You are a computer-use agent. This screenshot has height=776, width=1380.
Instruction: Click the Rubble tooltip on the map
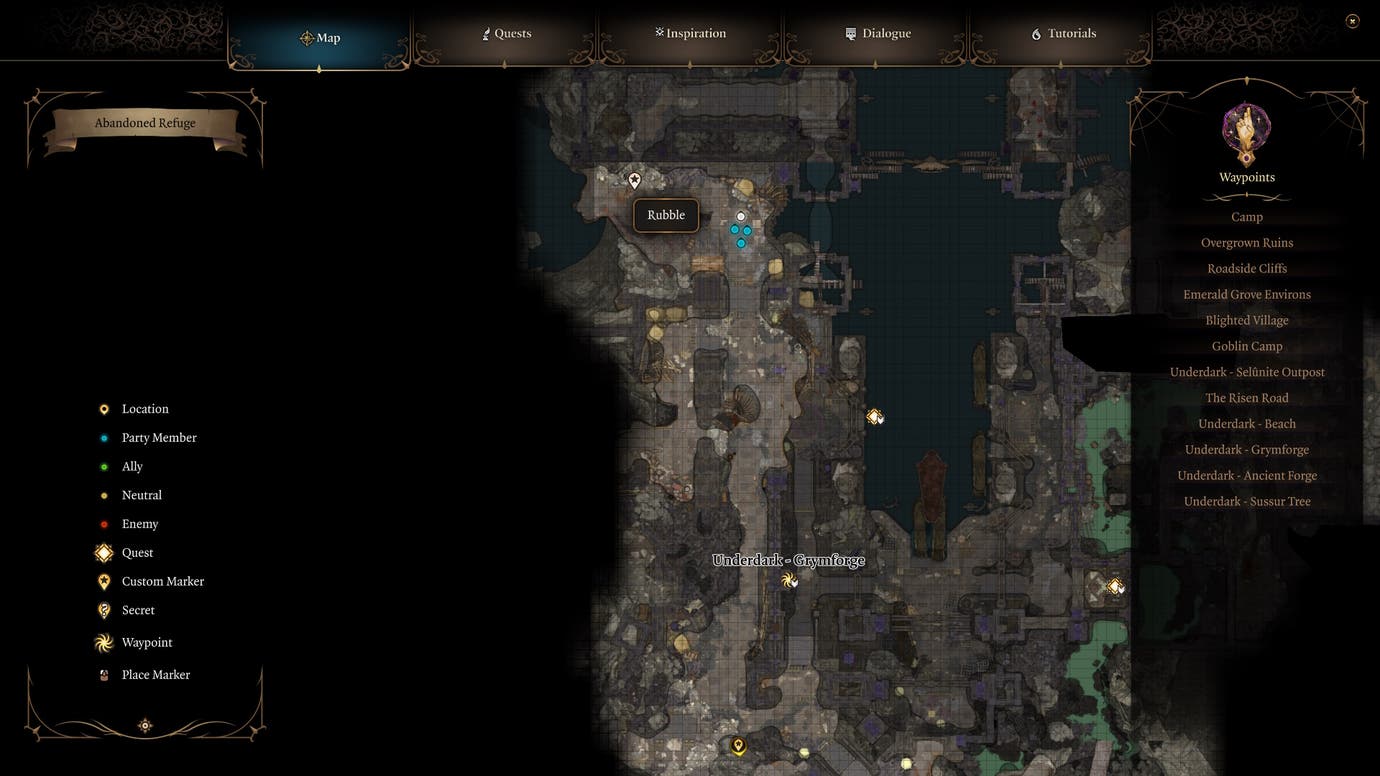[x=665, y=214]
